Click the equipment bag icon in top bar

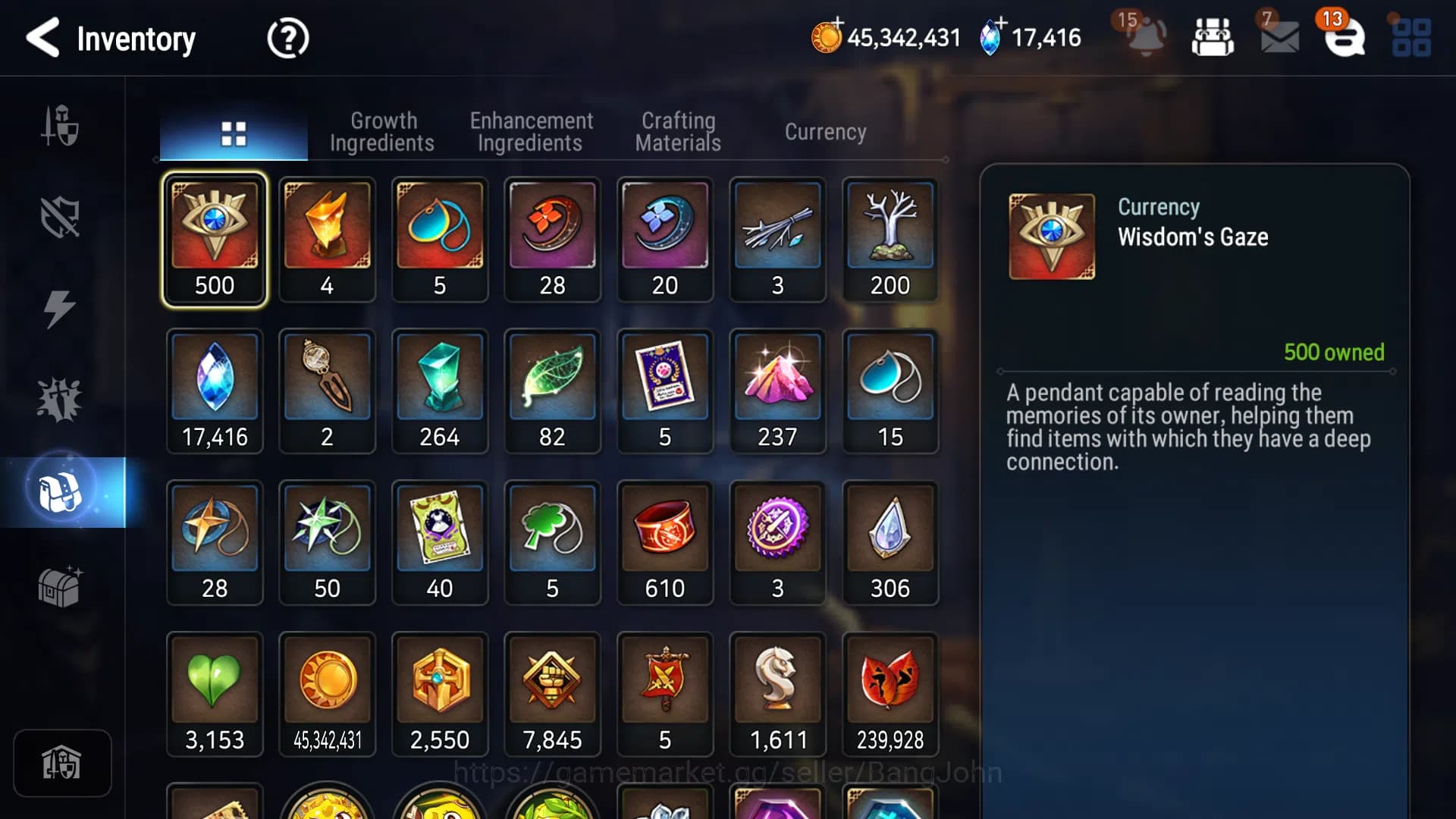(x=1213, y=36)
